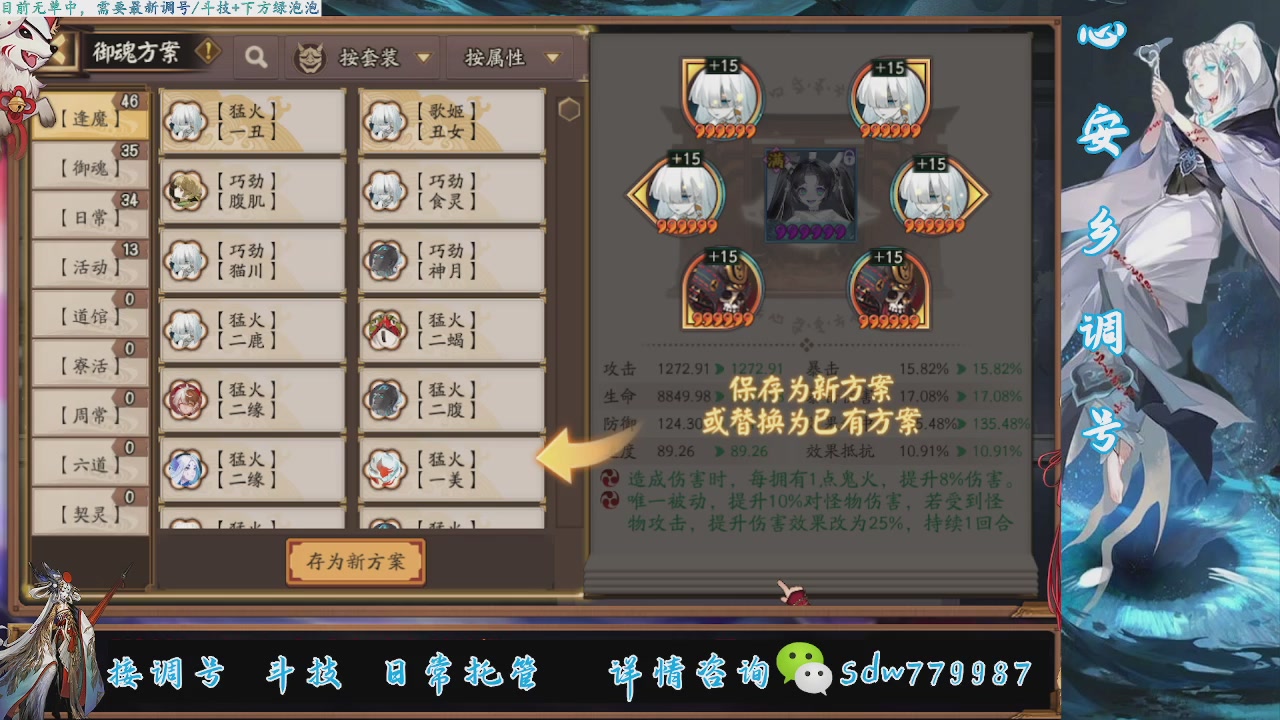This screenshot has height=720, width=1280.
Task: Open the 【歌姬】【丑女】 soul scheme
Action: coord(385,120)
